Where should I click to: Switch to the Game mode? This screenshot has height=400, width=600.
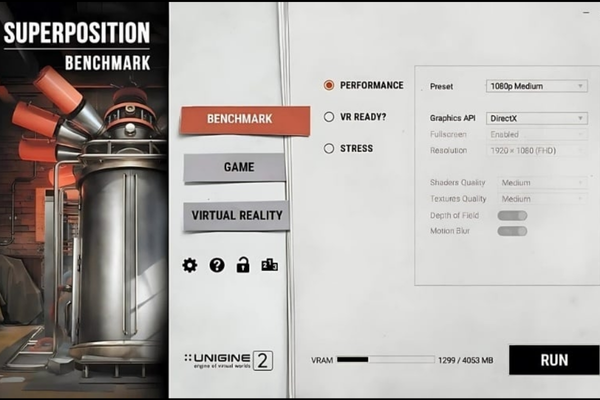pyautogui.click(x=236, y=167)
